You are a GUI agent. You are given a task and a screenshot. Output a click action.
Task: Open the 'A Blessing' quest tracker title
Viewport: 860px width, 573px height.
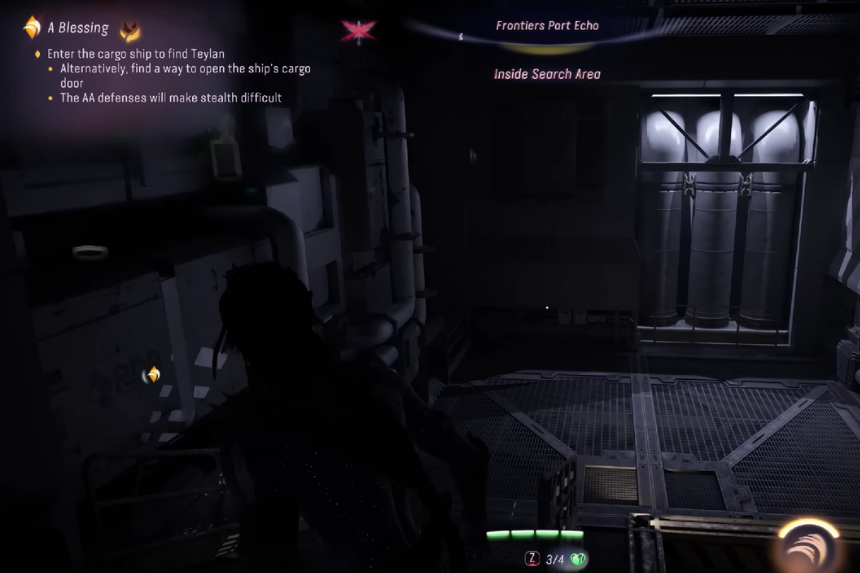click(x=78, y=28)
